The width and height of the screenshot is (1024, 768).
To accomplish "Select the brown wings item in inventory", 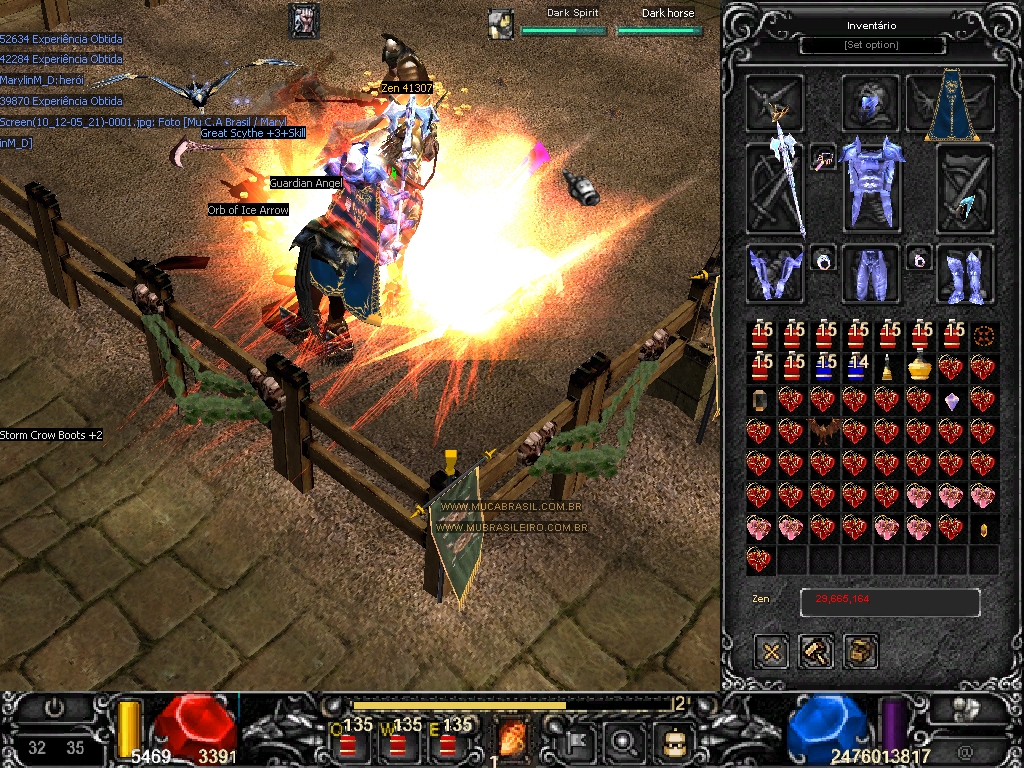I will point(824,432).
